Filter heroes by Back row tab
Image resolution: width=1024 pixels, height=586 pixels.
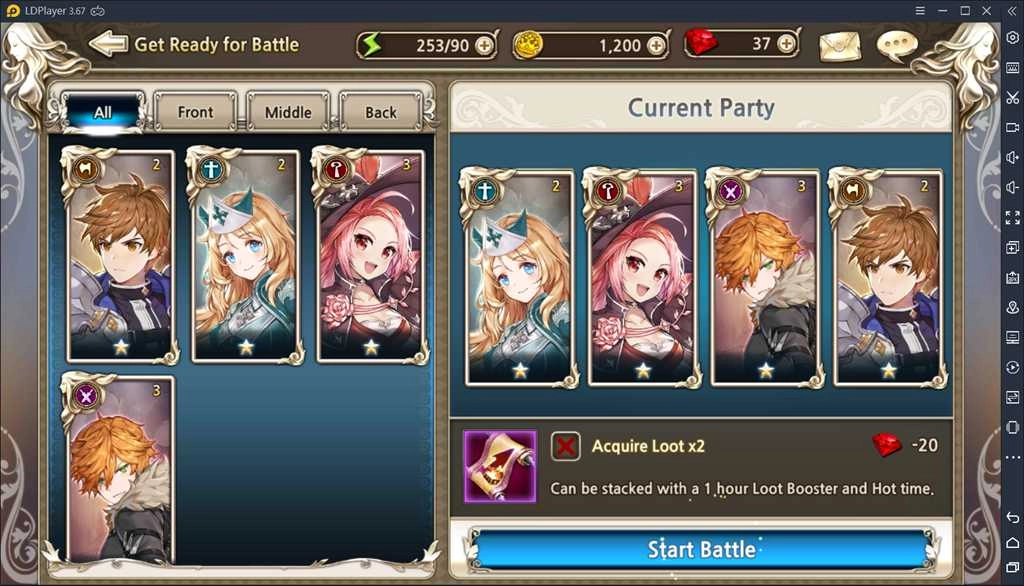380,112
